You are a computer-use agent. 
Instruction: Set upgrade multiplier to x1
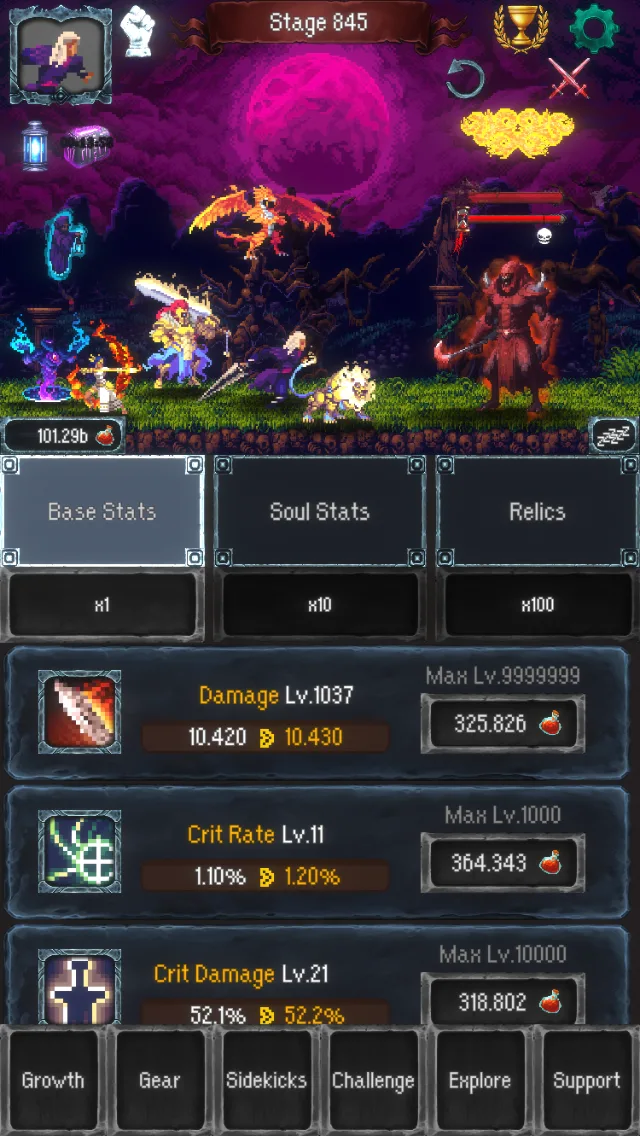(102, 605)
